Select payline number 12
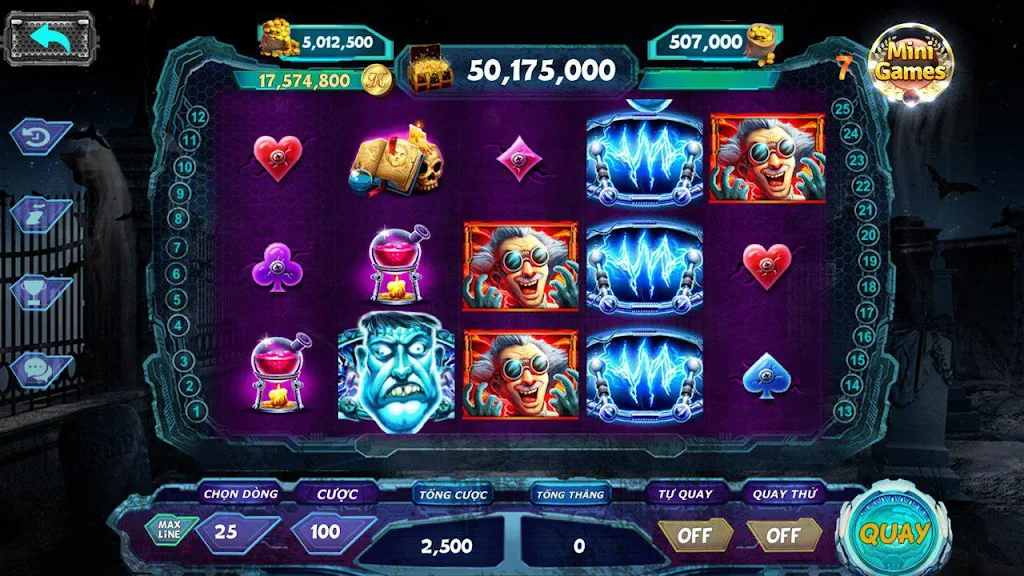The height and width of the screenshot is (576, 1024). 198,117
